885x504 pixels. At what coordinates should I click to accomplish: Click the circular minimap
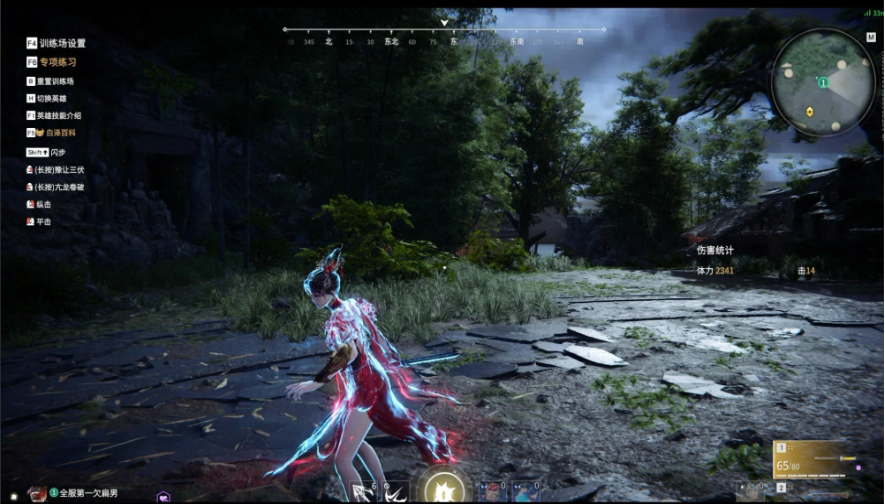(x=822, y=83)
